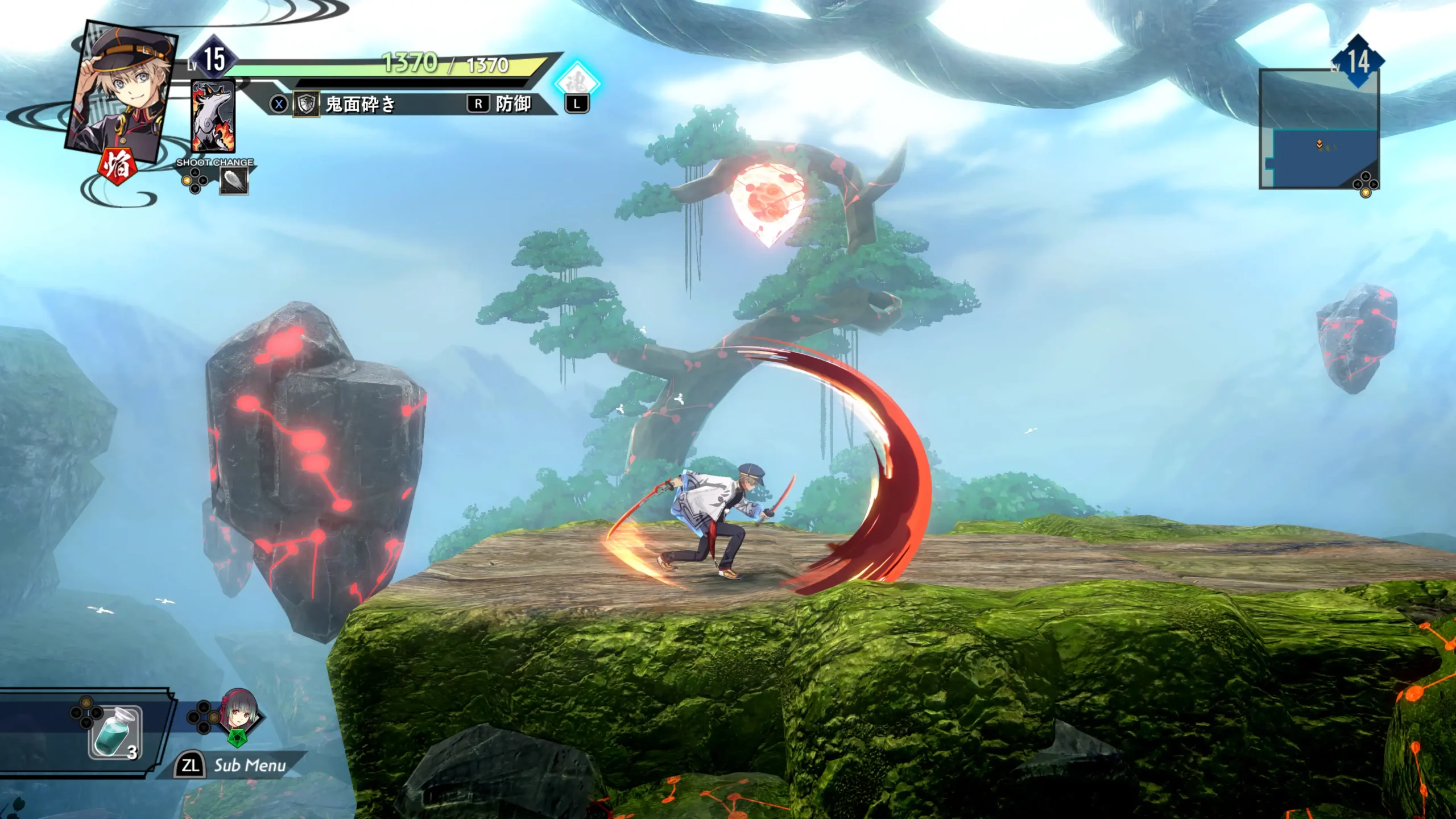The height and width of the screenshot is (819, 1456).
Task: Click the red flame element emblem
Action: click(x=118, y=166)
